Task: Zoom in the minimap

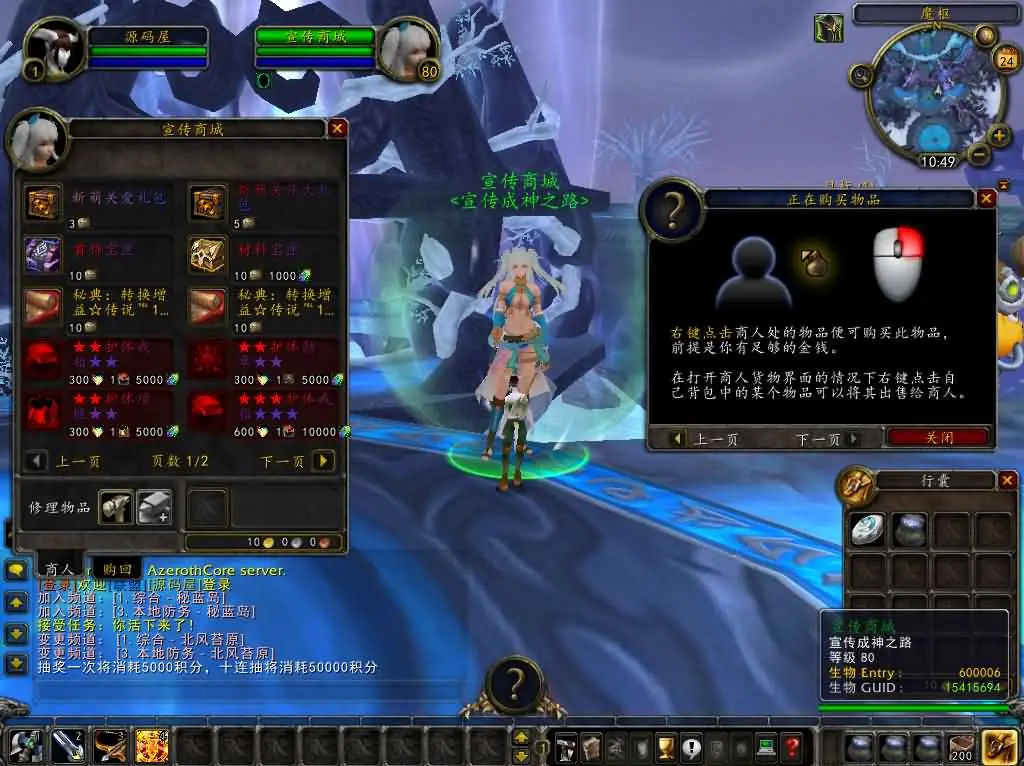Action: (x=997, y=137)
